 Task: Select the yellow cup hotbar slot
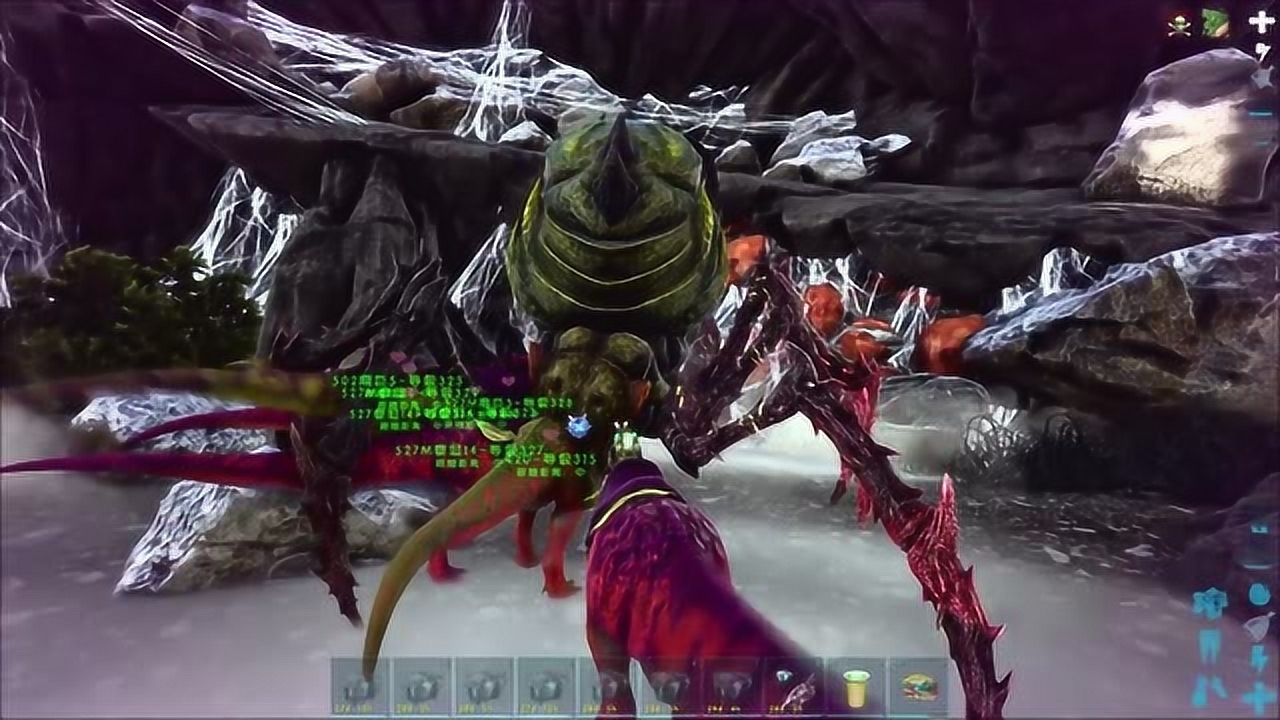coord(855,687)
